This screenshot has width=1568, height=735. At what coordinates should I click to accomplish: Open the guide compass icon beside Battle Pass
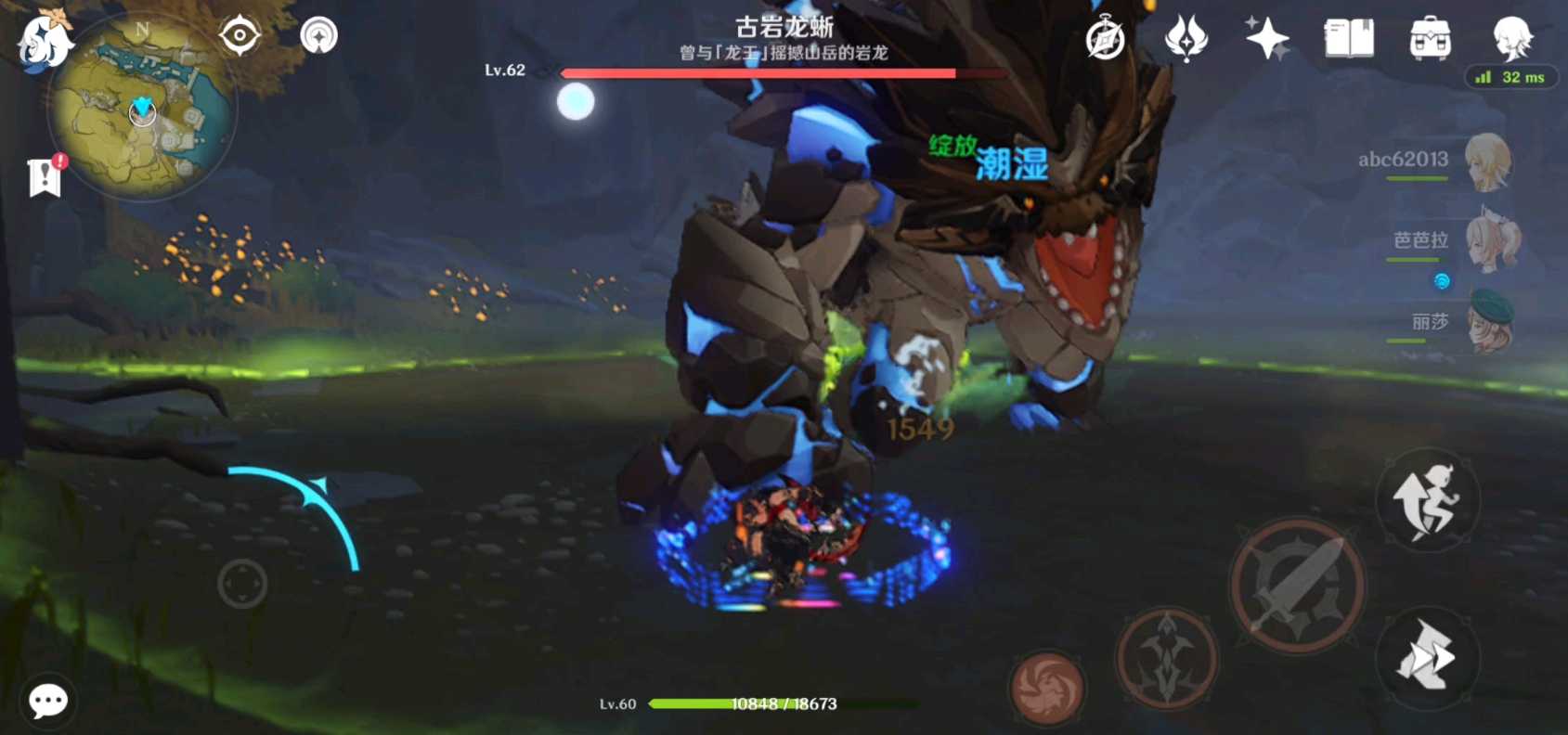point(1104,39)
